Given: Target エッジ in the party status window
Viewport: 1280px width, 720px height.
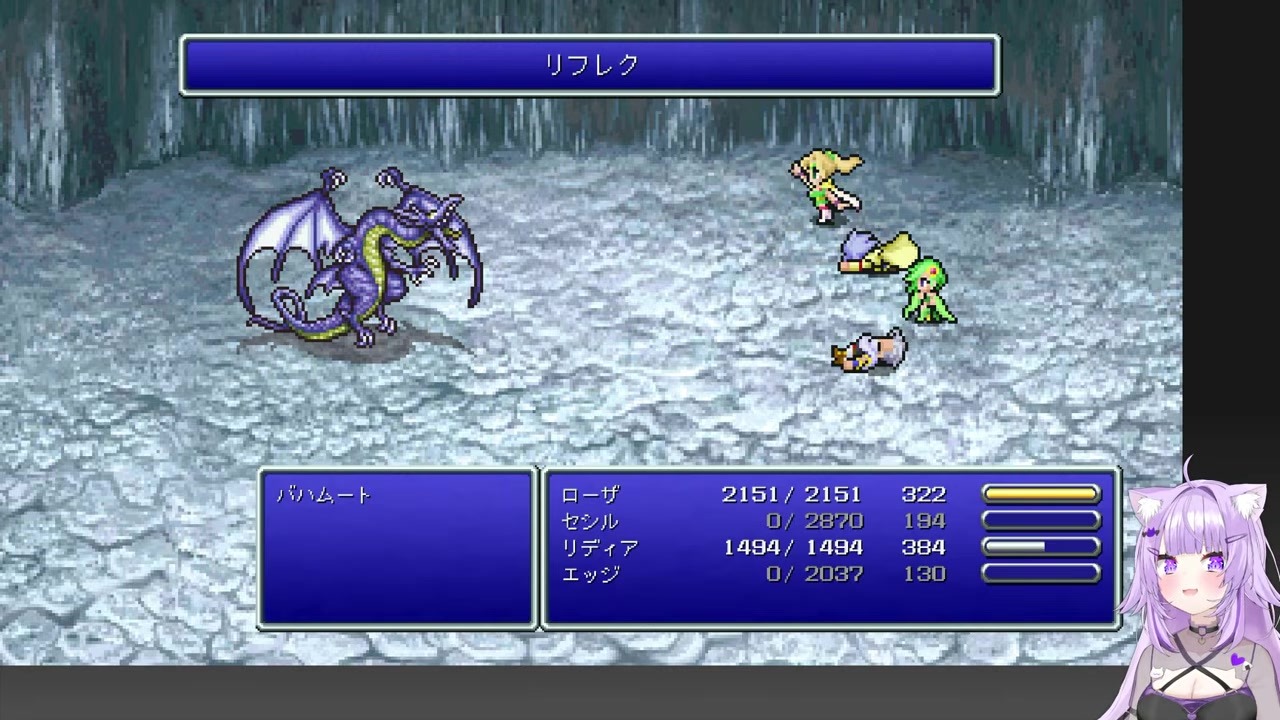Looking at the screenshot, I should click(590, 574).
